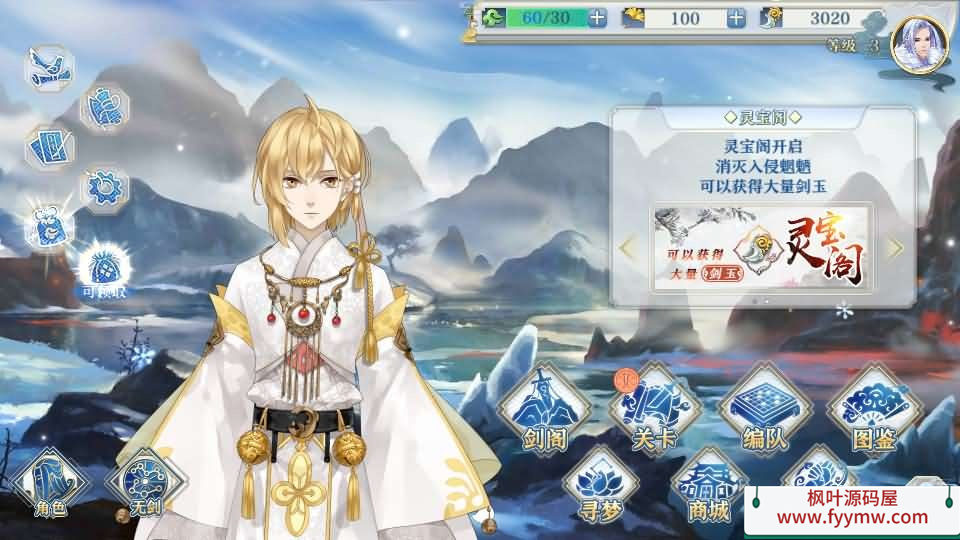Image resolution: width=960 pixels, height=540 pixels.
Task: Show the previous banner with the left arrow
Action: click(629, 248)
